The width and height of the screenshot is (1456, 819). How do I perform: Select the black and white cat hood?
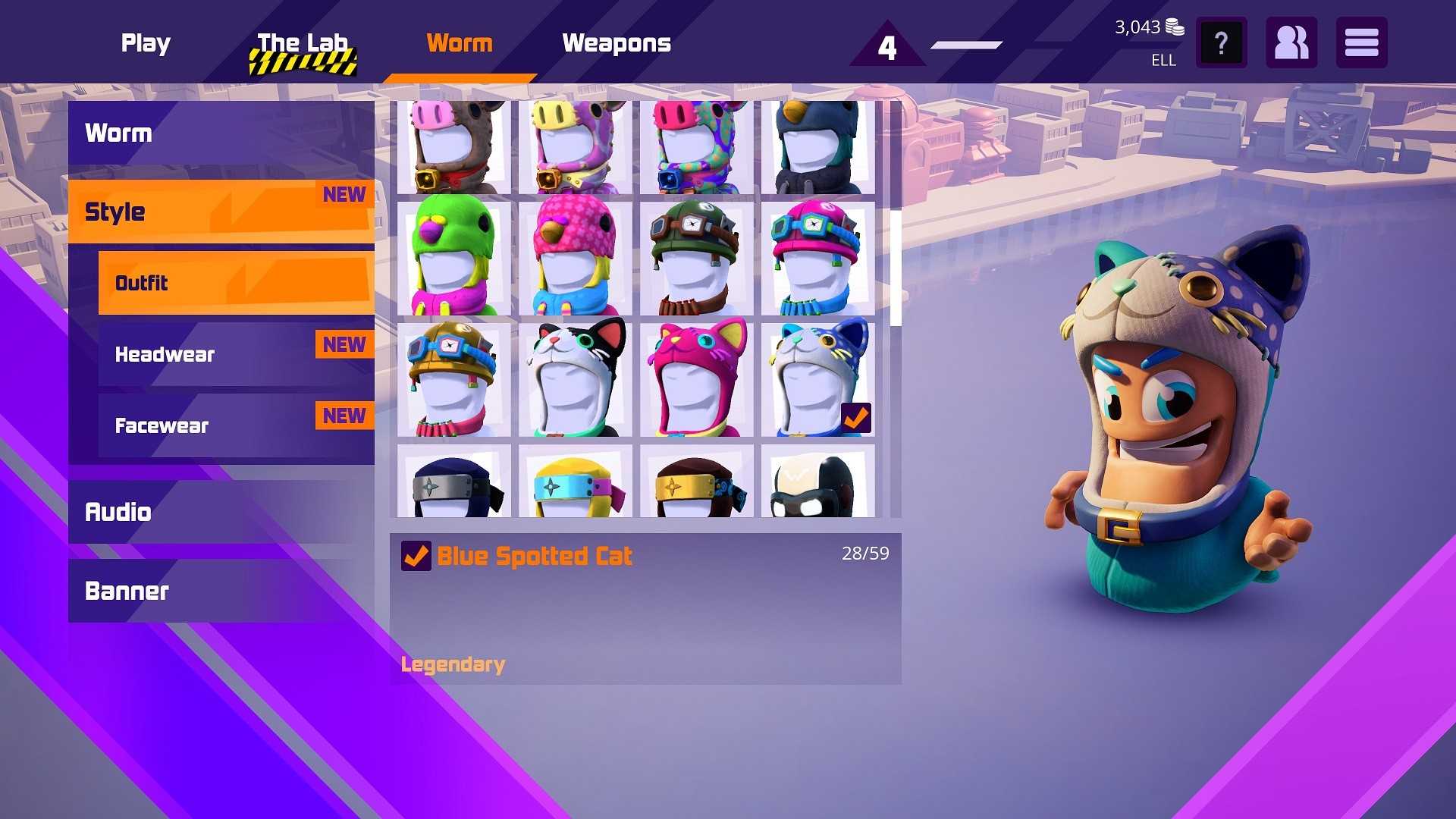tap(575, 379)
